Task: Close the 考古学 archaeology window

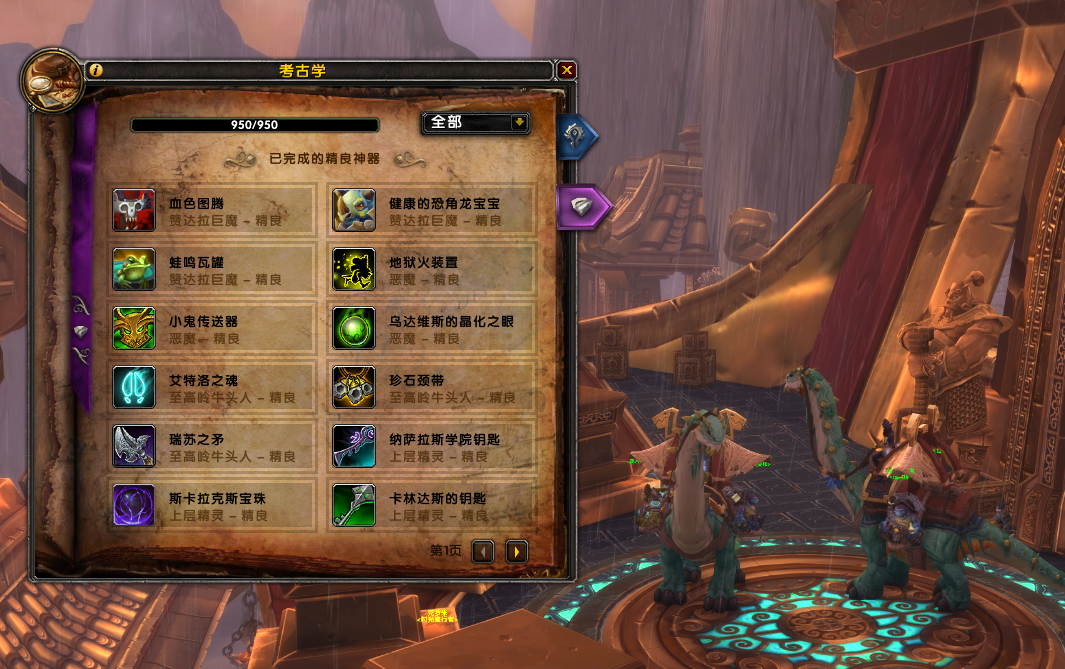Action: 567,70
